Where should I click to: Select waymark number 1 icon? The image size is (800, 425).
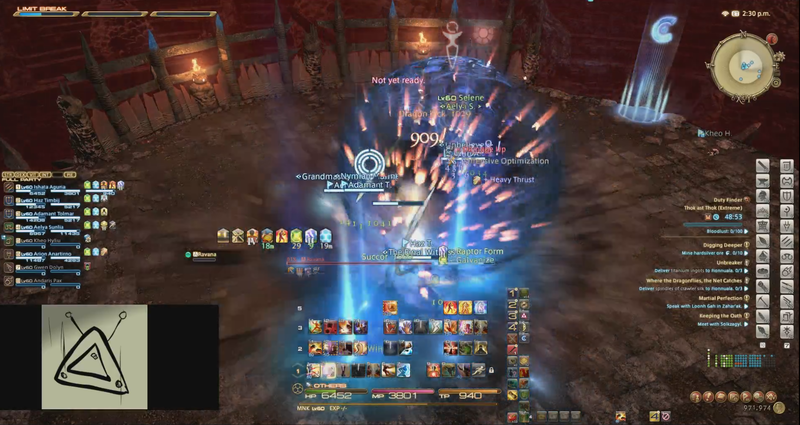tap(513, 294)
